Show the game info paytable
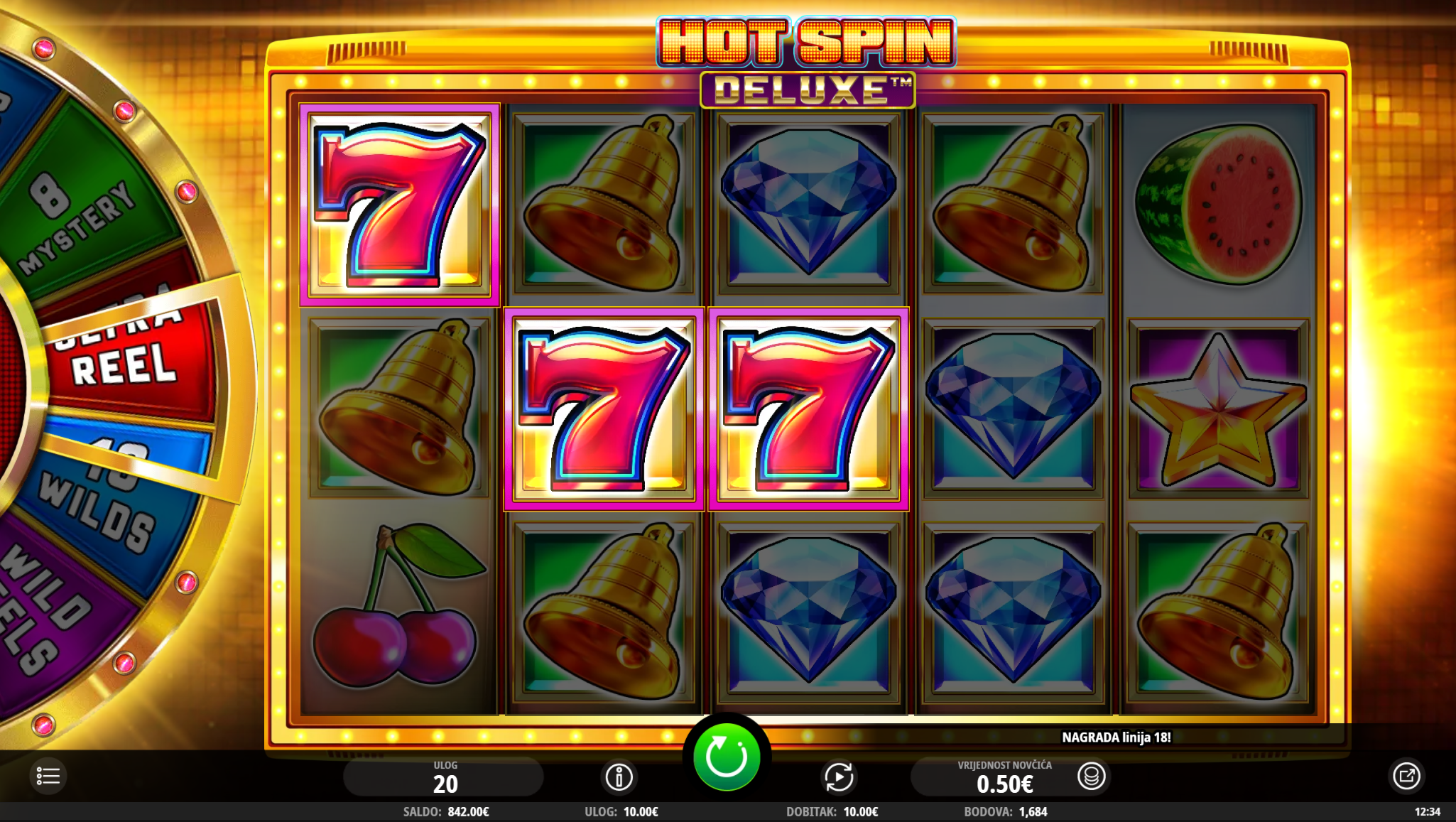The image size is (1456, 822). (x=619, y=777)
